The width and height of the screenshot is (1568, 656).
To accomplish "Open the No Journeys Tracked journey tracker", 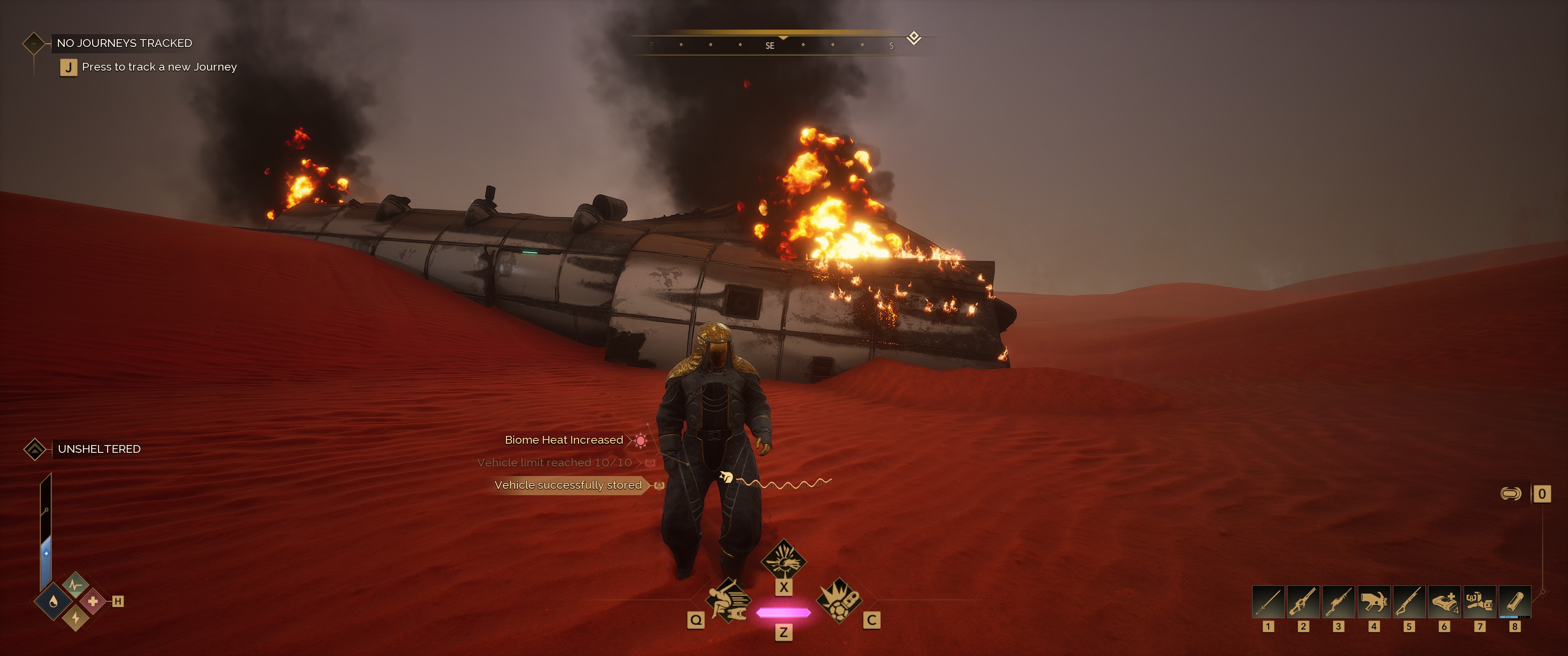I will pos(124,43).
